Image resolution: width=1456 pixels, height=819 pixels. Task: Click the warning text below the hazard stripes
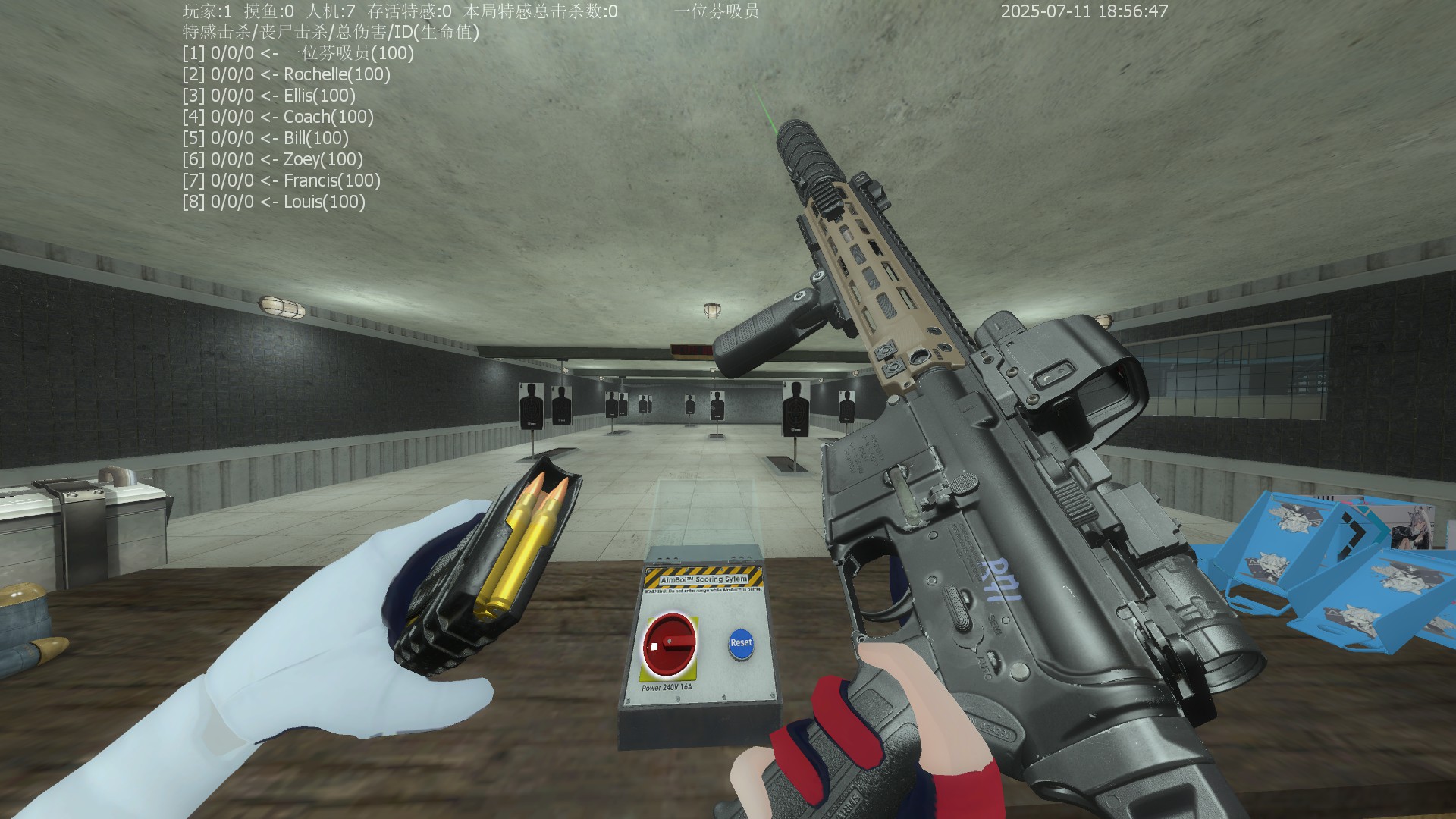704,589
